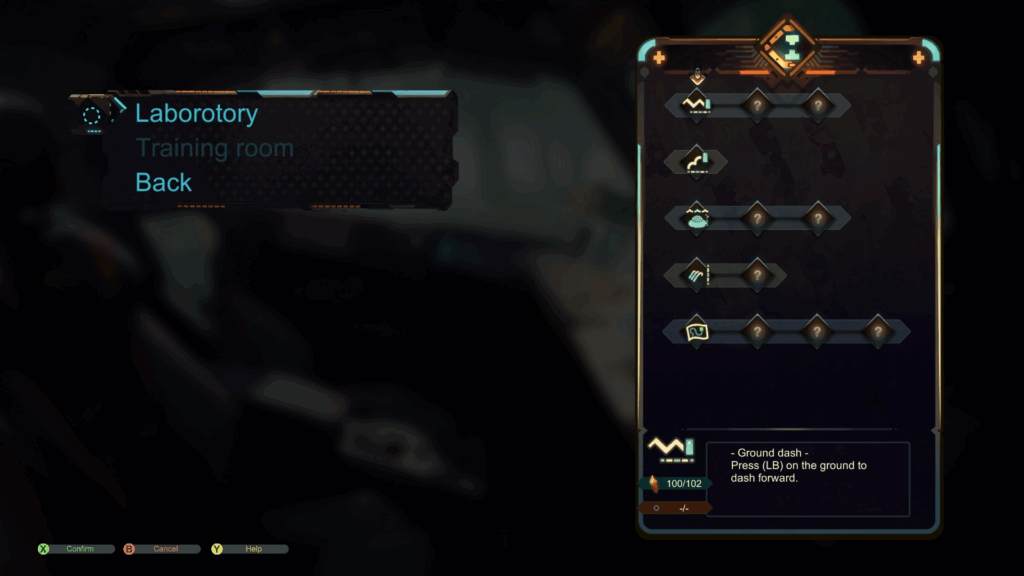Open the Help option
The height and width of the screenshot is (576, 1024).
coord(253,549)
